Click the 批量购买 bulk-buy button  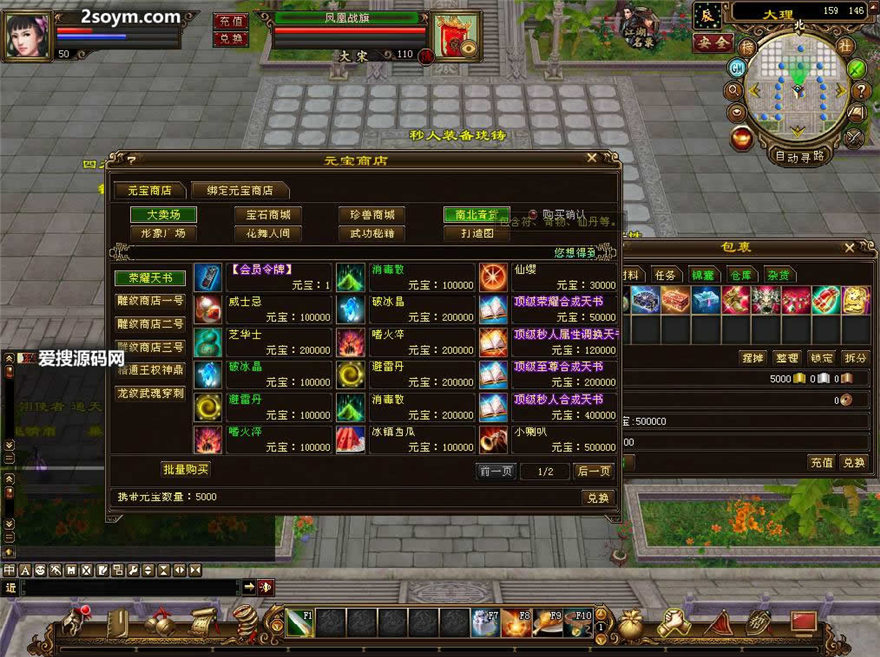point(186,469)
